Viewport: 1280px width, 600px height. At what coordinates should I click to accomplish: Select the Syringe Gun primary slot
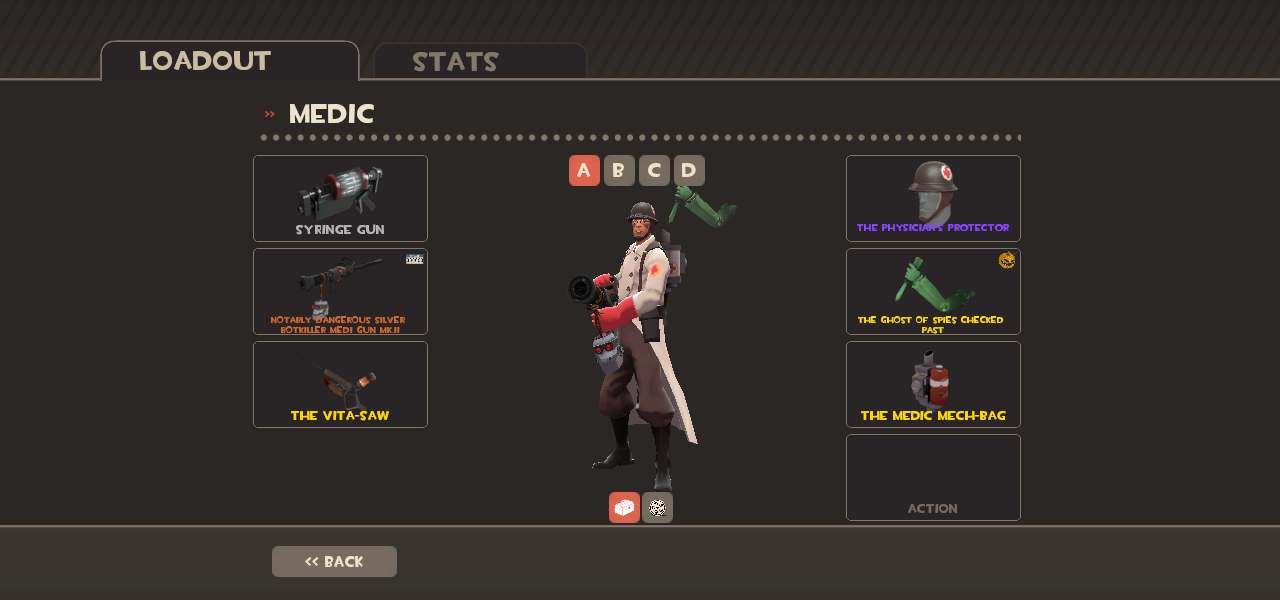click(340, 198)
